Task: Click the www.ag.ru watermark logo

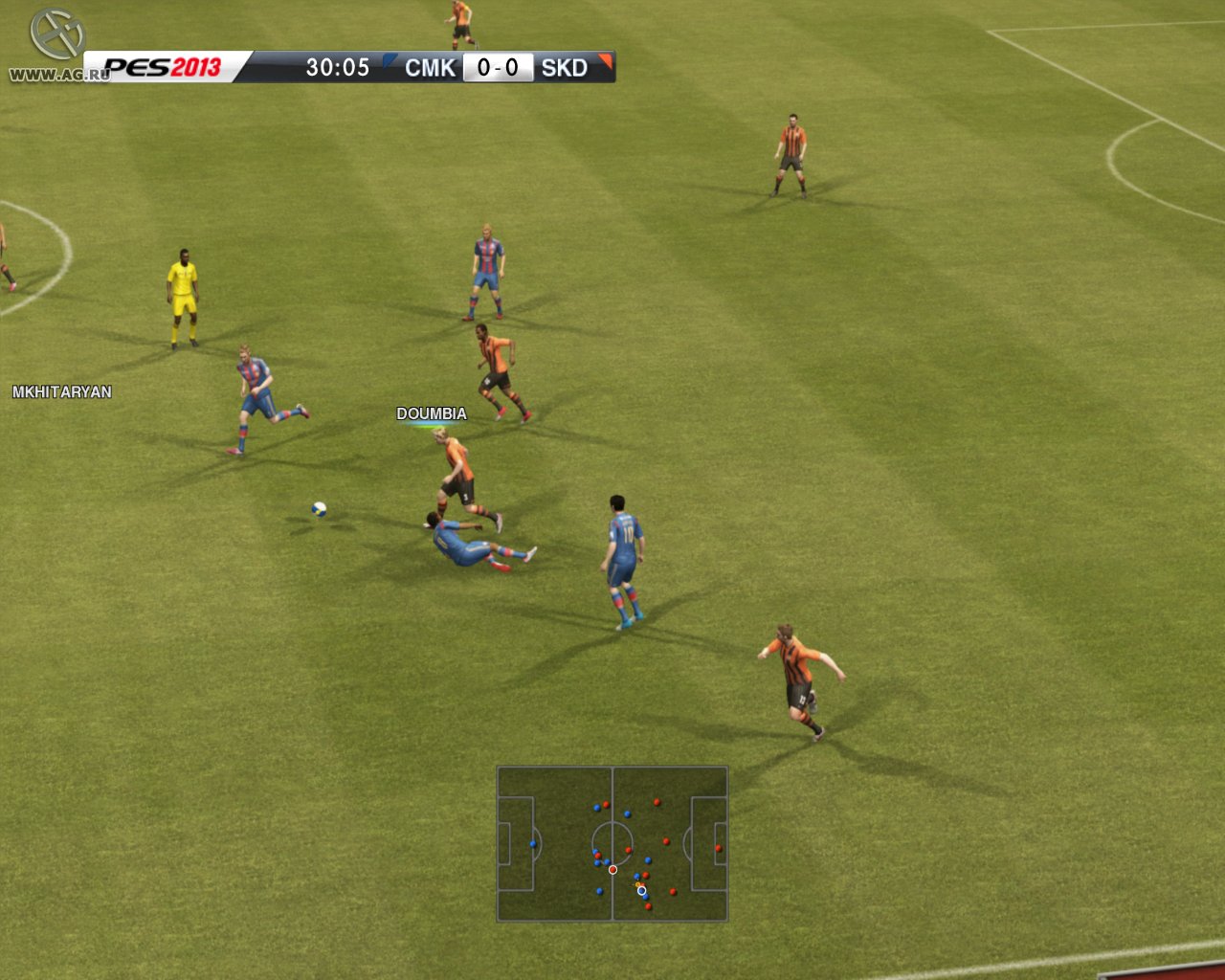Action: [x=56, y=46]
